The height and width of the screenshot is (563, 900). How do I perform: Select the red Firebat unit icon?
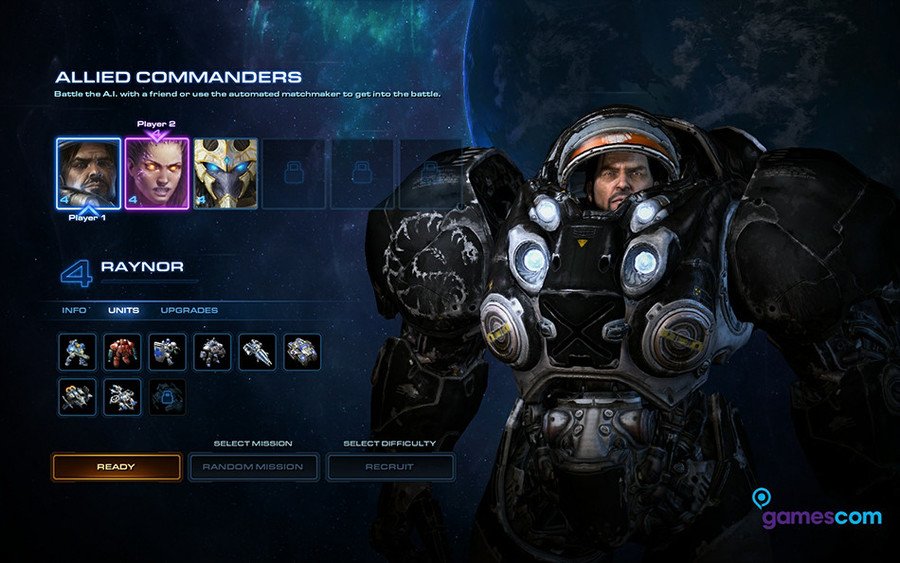coord(122,352)
